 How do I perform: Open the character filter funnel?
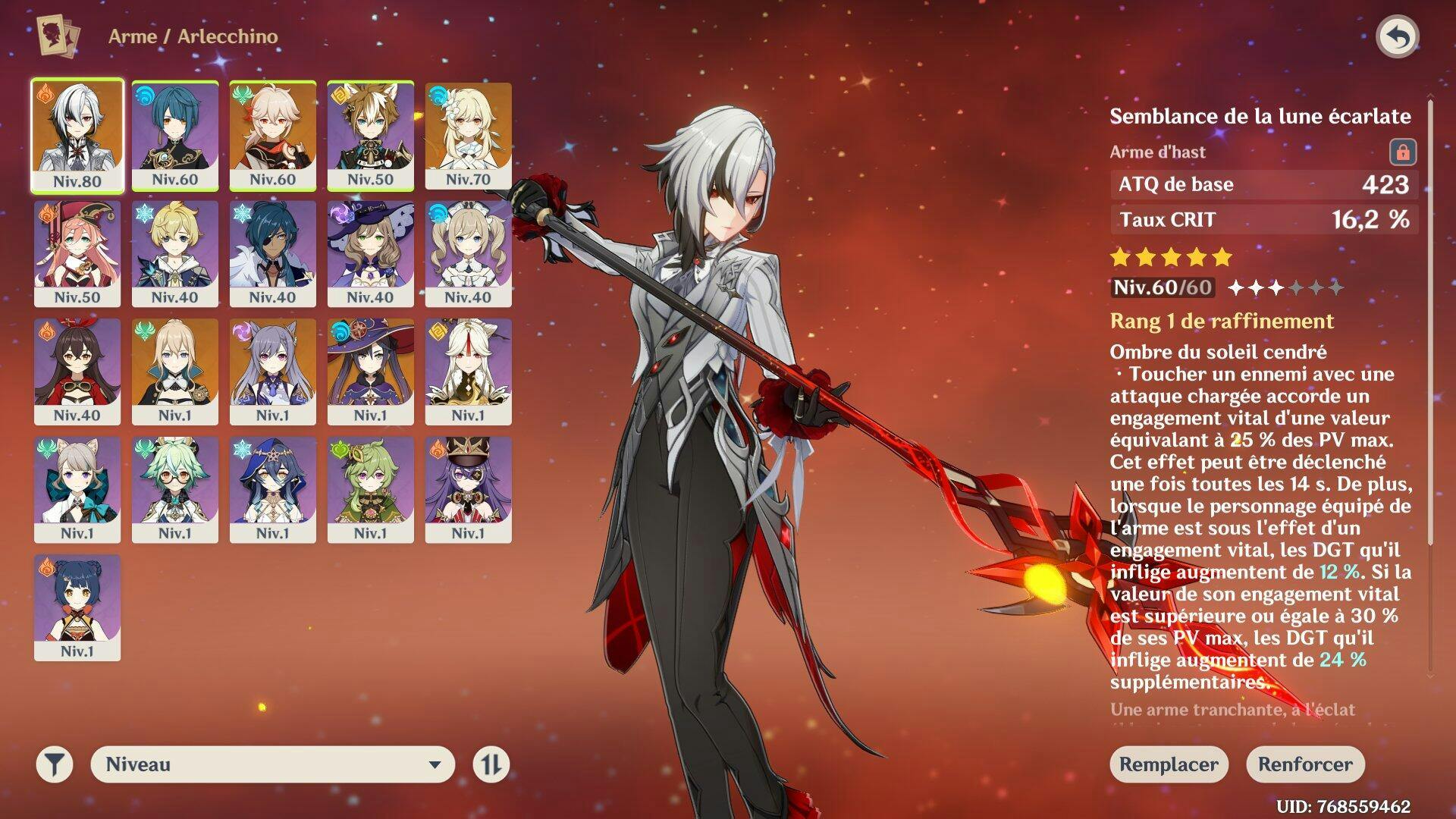click(55, 764)
